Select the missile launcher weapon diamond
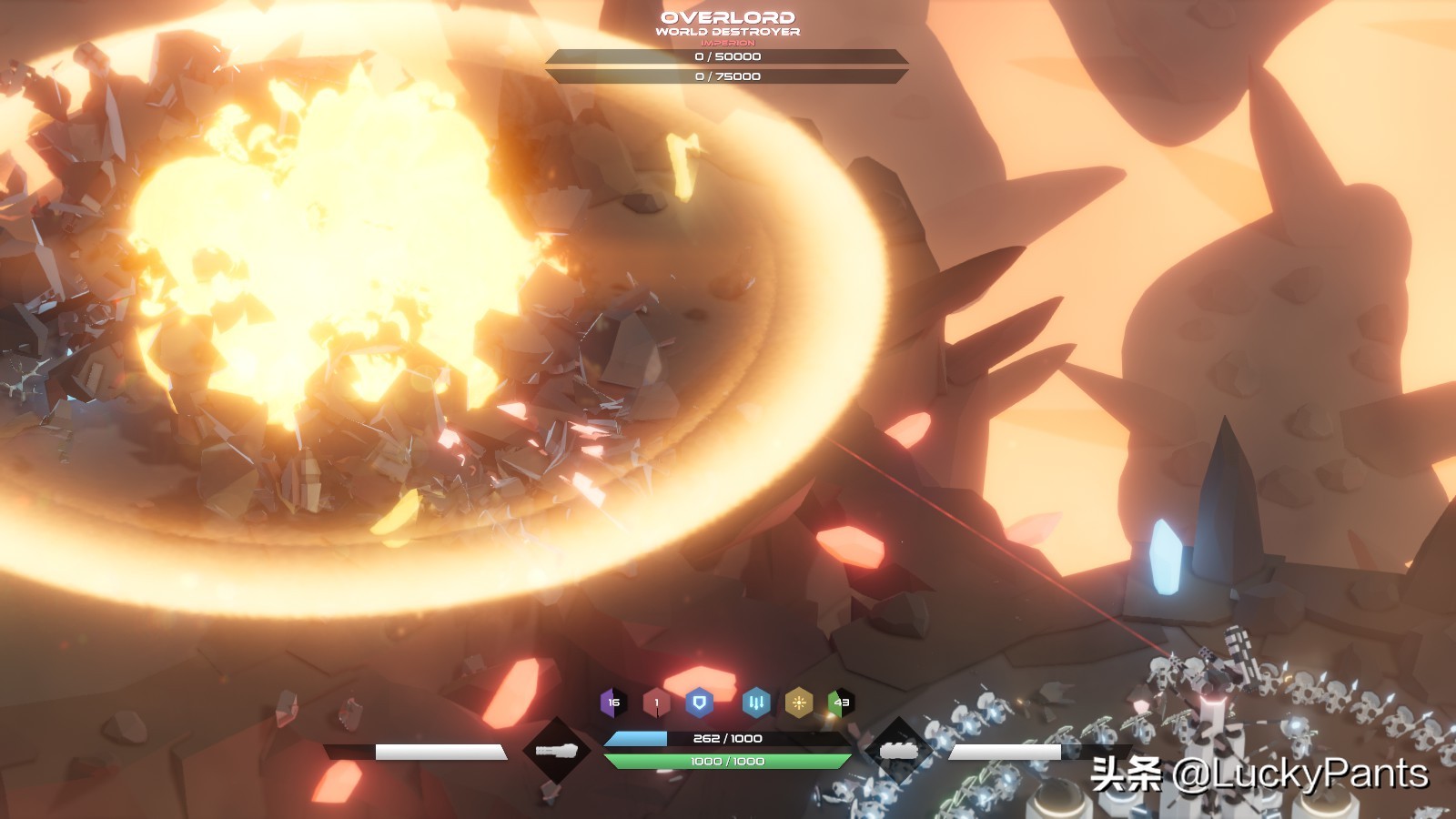Screen dimensions: 1456x819 click(899, 751)
